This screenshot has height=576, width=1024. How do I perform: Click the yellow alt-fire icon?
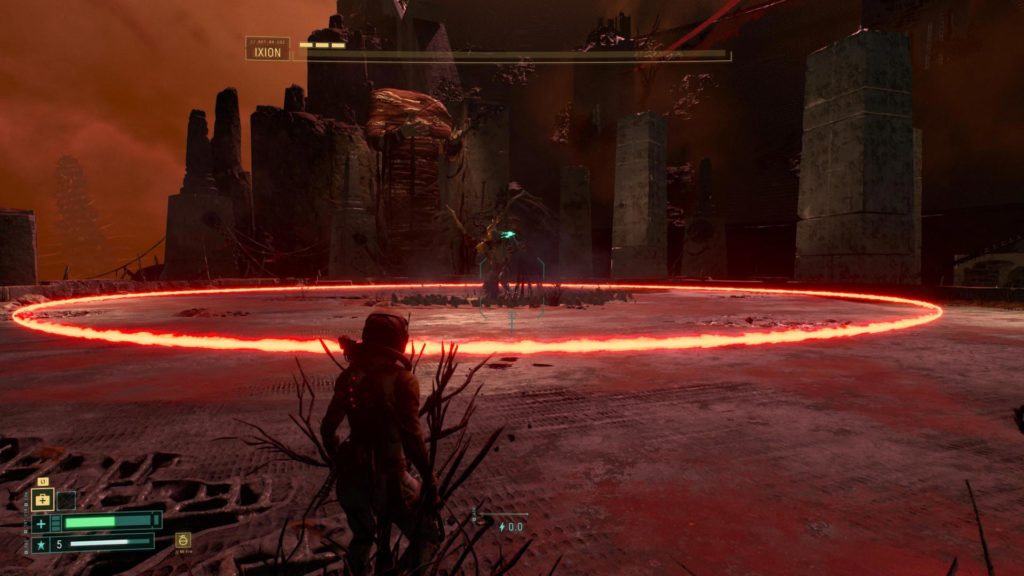pos(182,540)
